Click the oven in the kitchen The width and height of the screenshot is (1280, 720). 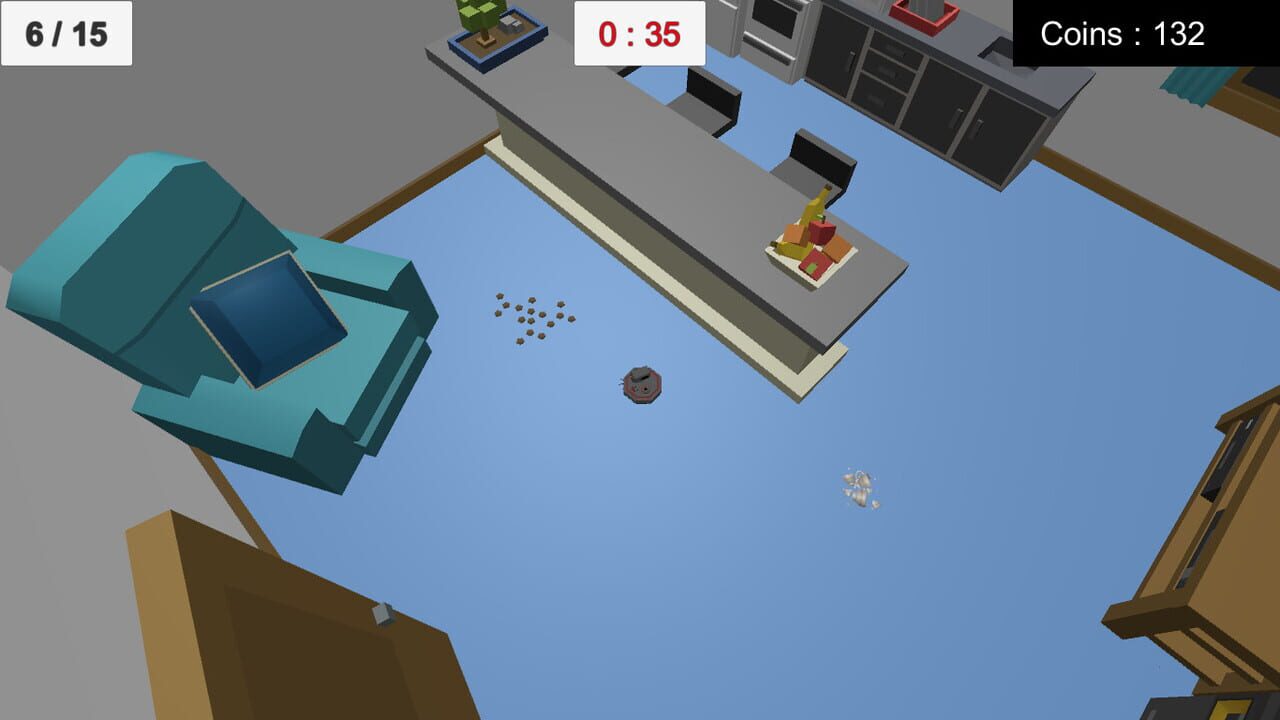775,30
